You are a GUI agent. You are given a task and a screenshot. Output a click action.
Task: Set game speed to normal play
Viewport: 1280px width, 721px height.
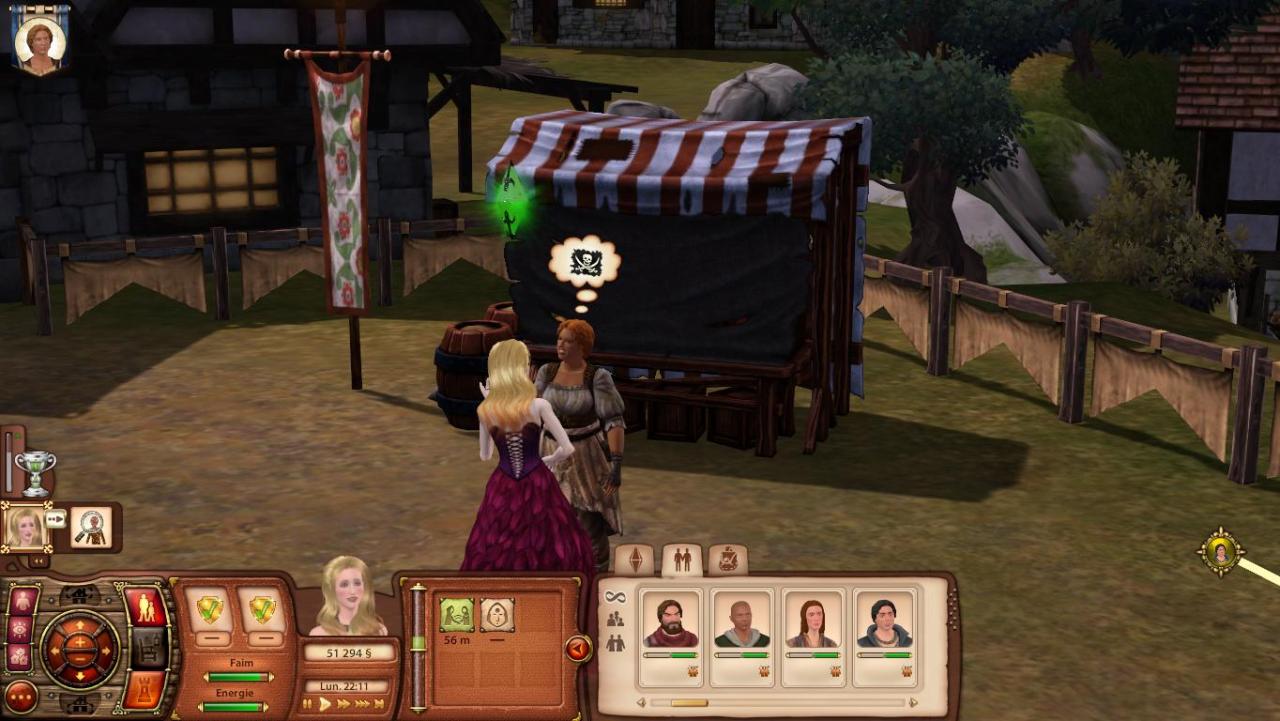(x=325, y=704)
